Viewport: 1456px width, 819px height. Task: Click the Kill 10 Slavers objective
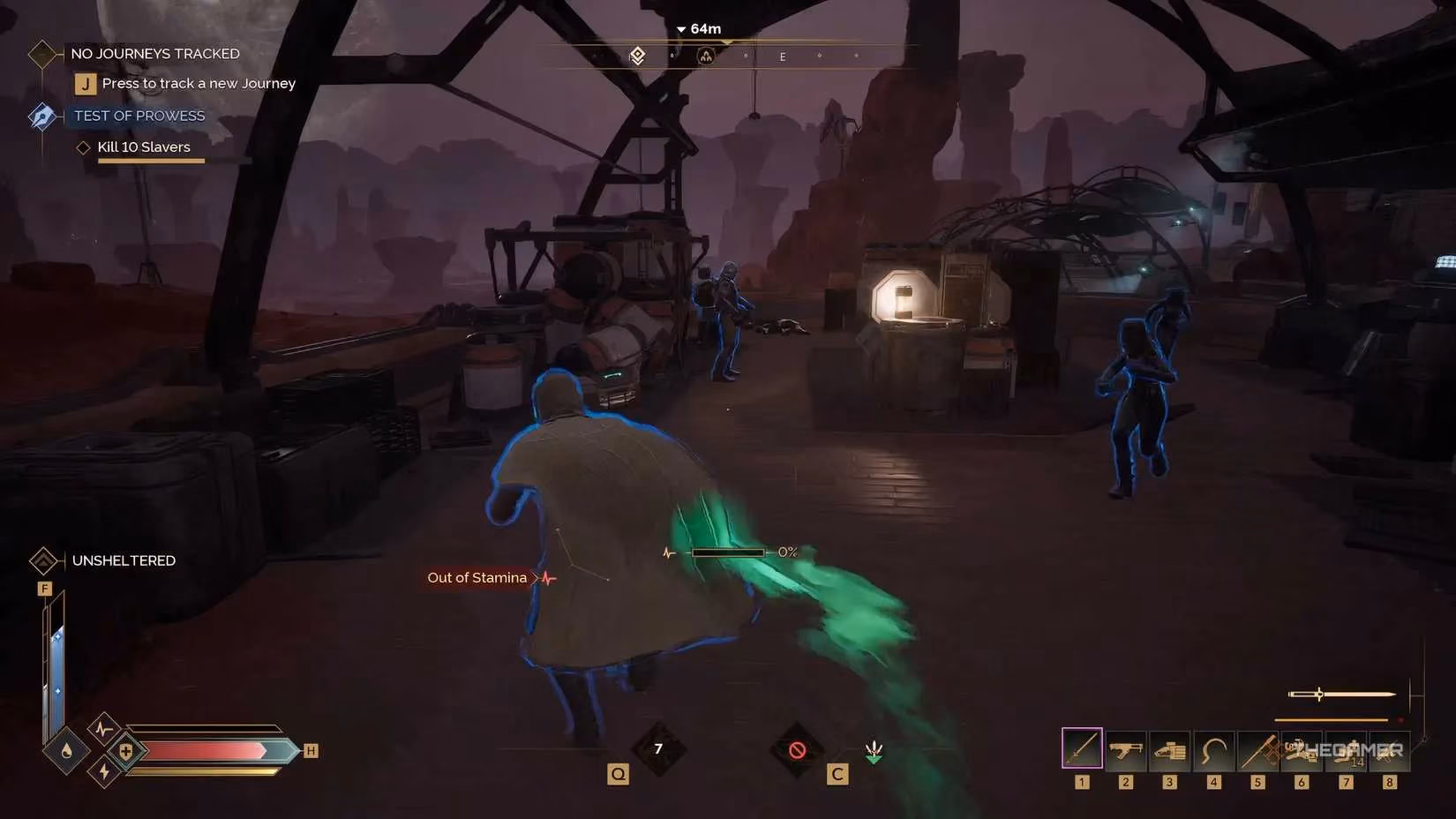[x=143, y=147]
